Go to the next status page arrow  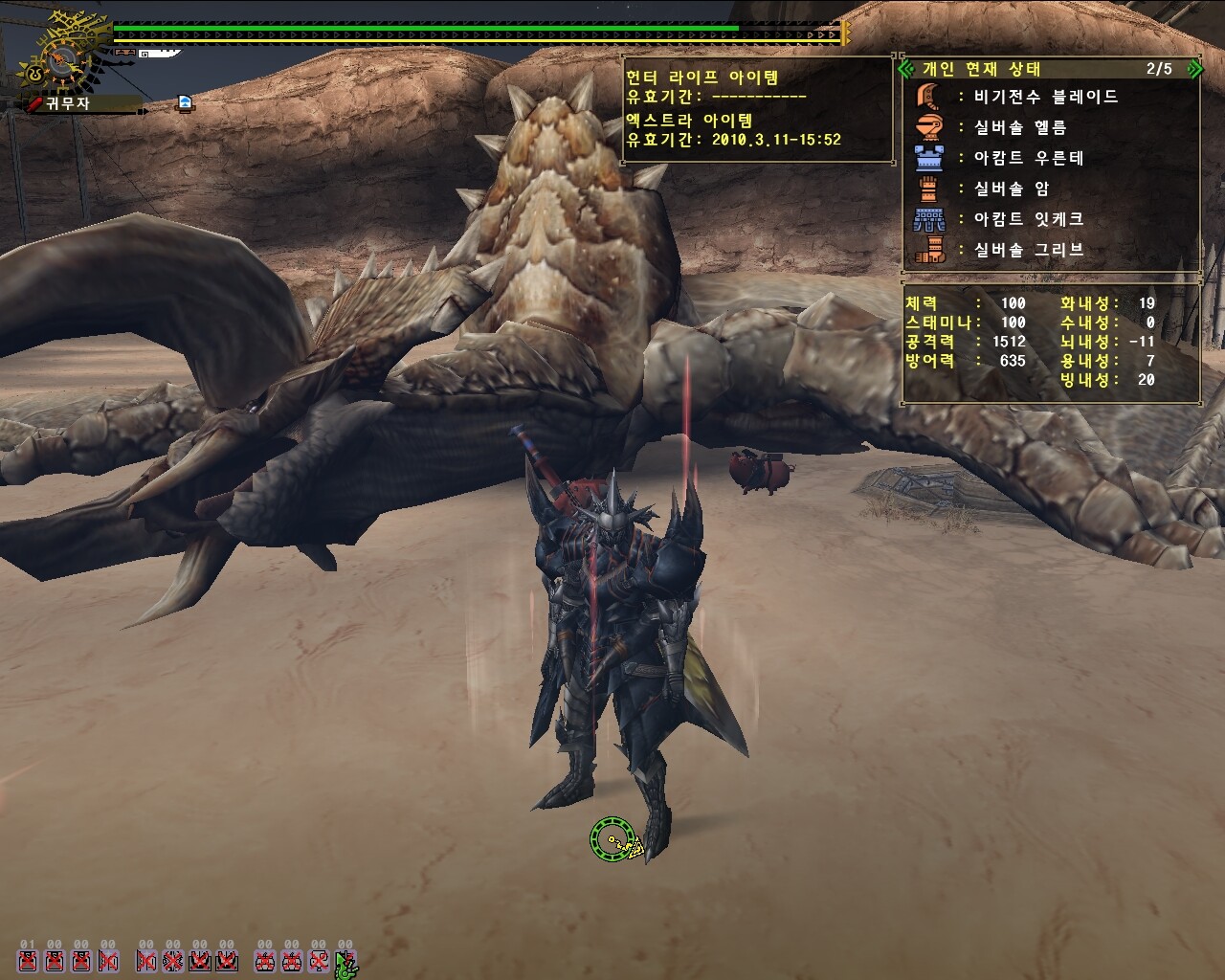coord(1193,69)
